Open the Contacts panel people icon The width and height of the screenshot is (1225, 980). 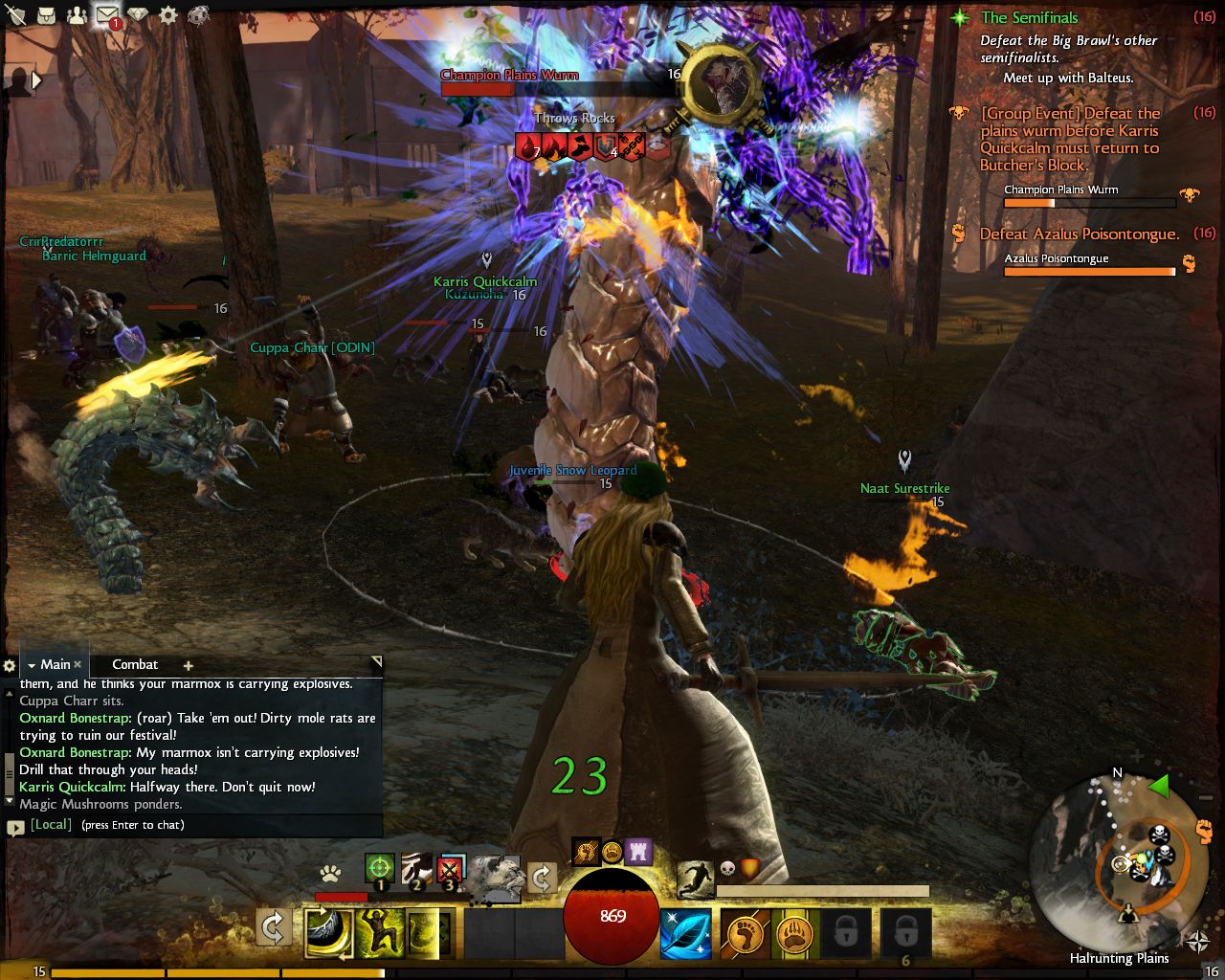coord(78,16)
